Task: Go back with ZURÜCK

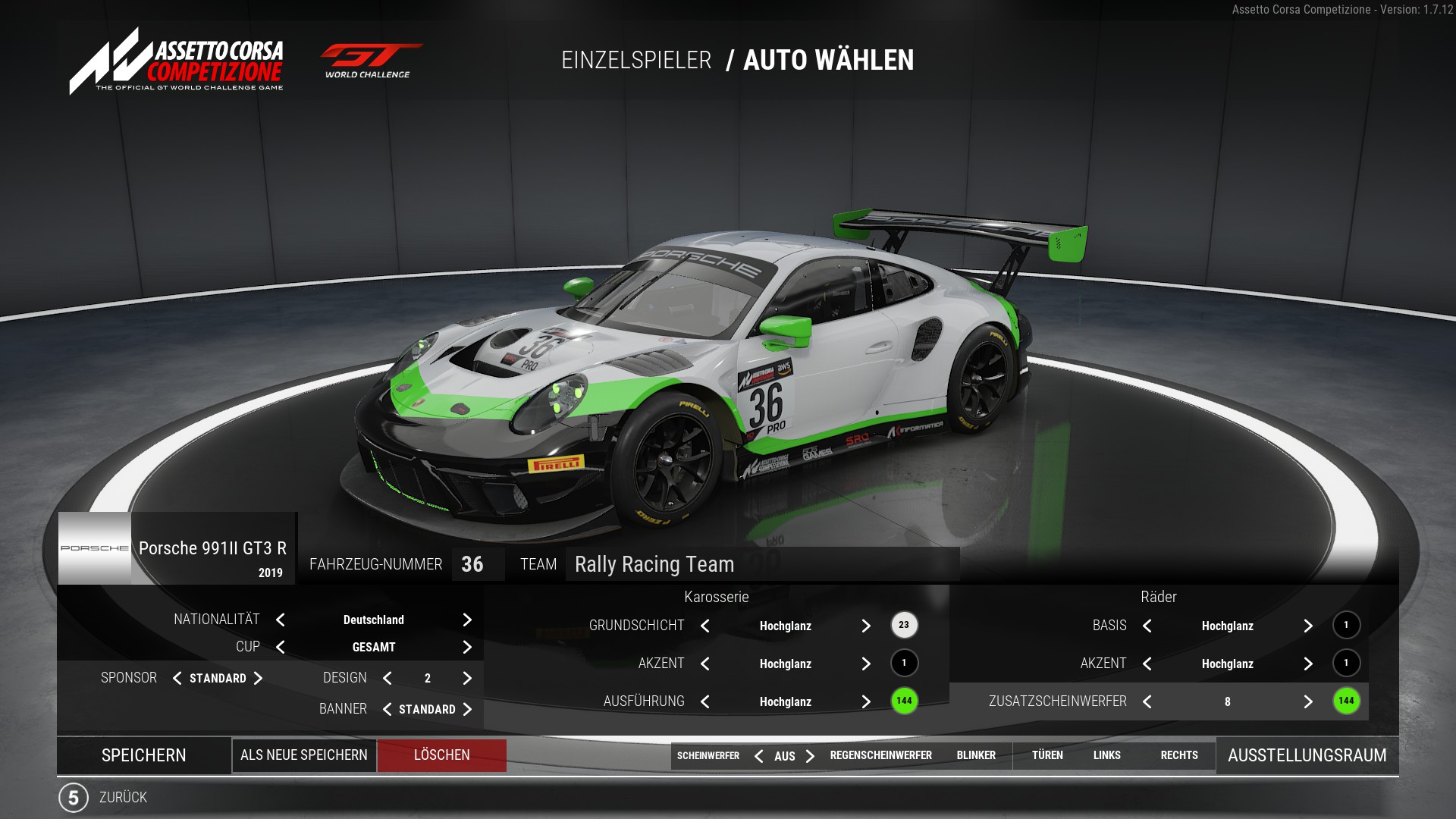Action: click(122, 797)
